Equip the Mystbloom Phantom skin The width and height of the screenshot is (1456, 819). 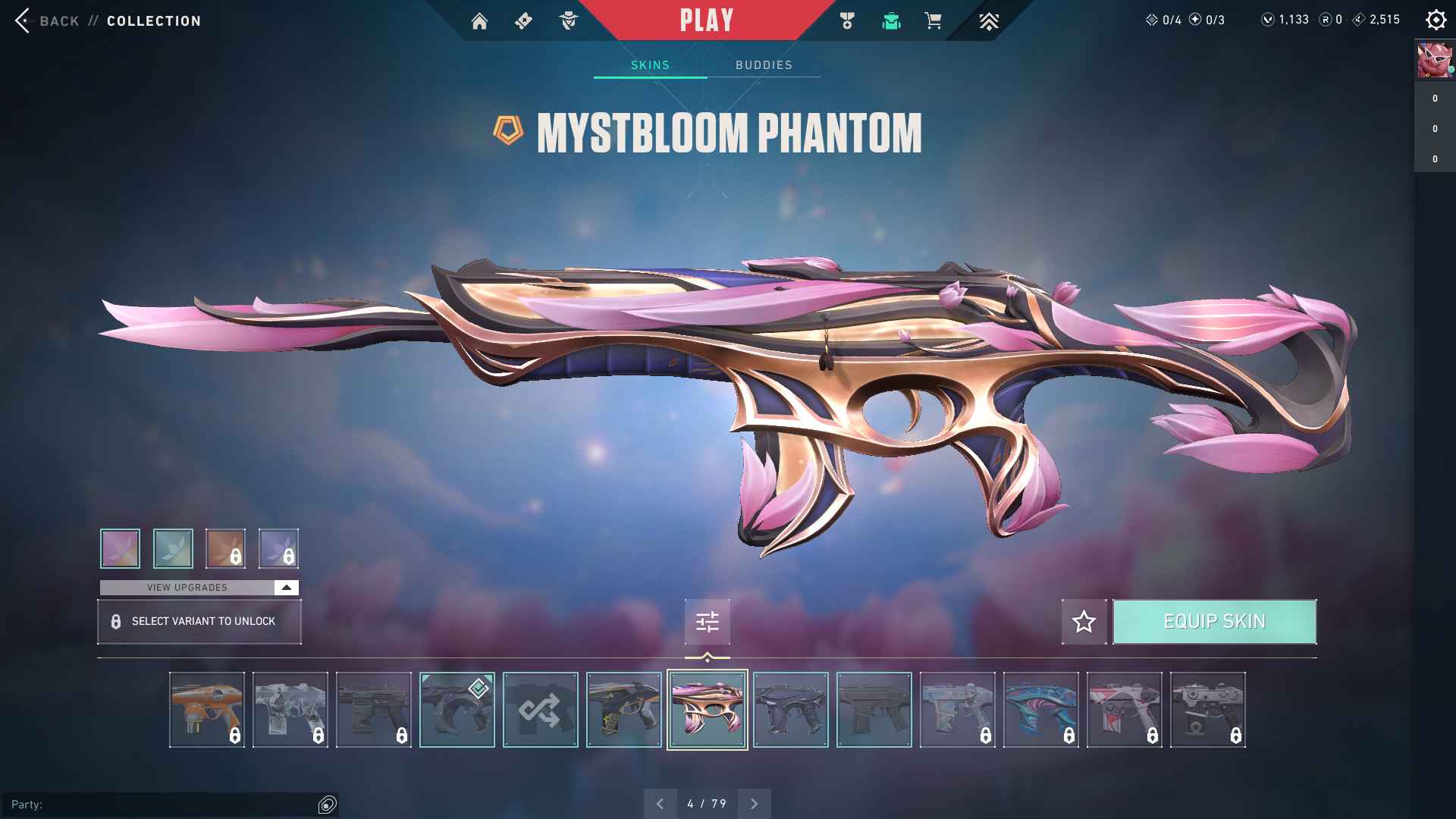pos(1214,622)
